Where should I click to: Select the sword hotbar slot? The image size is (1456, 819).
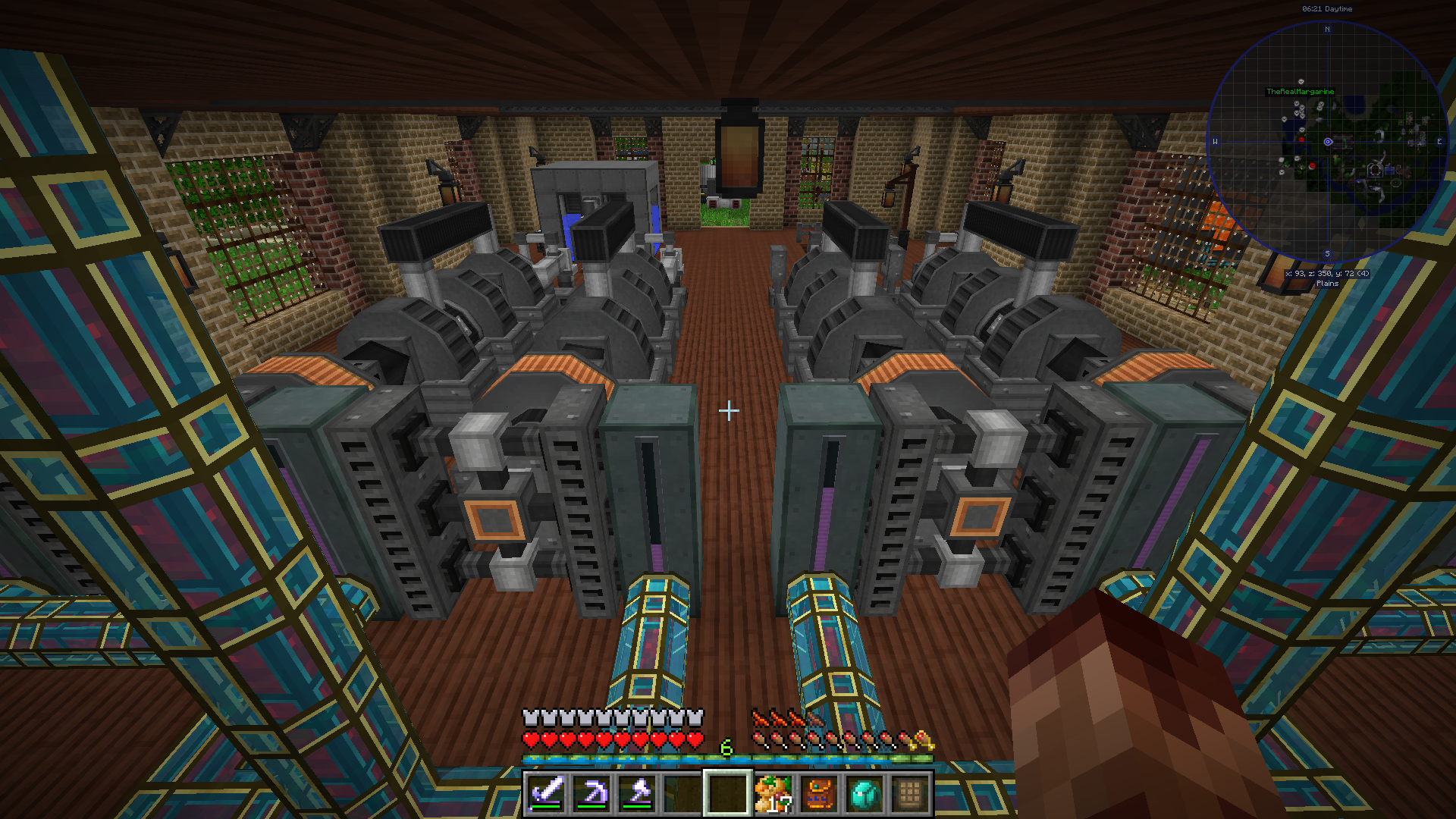click(546, 793)
